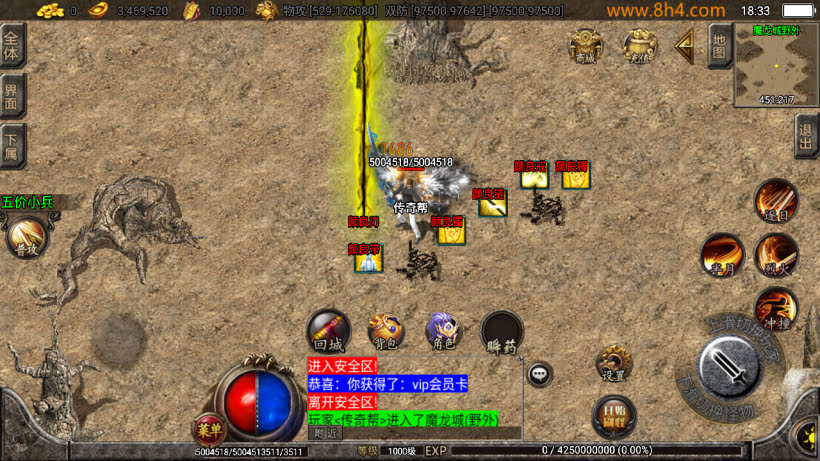Viewport: 820px width, 461px height.
Task: Open the chat speech bubble button
Action: (540, 374)
